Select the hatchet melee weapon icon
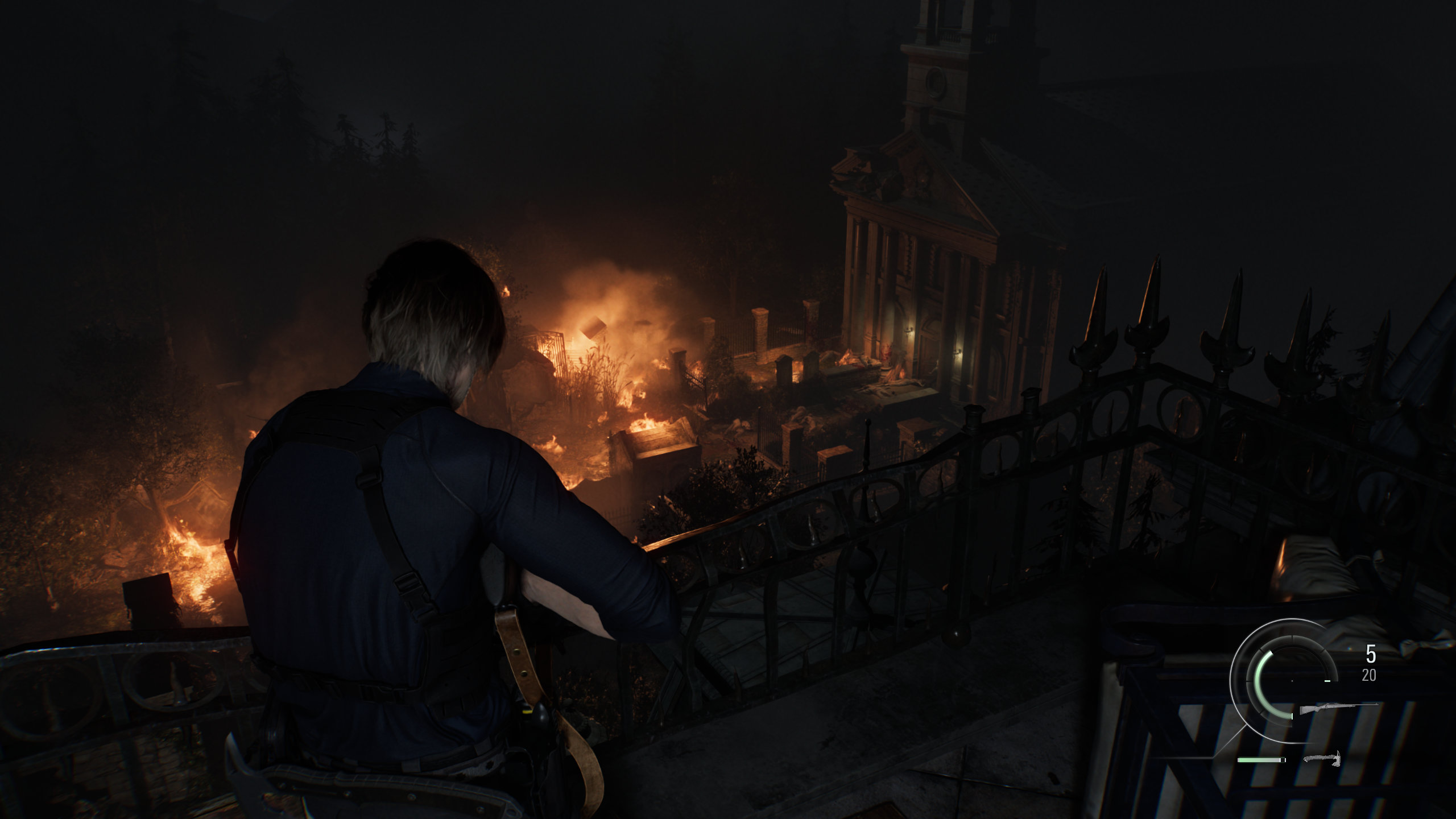 [1321, 758]
